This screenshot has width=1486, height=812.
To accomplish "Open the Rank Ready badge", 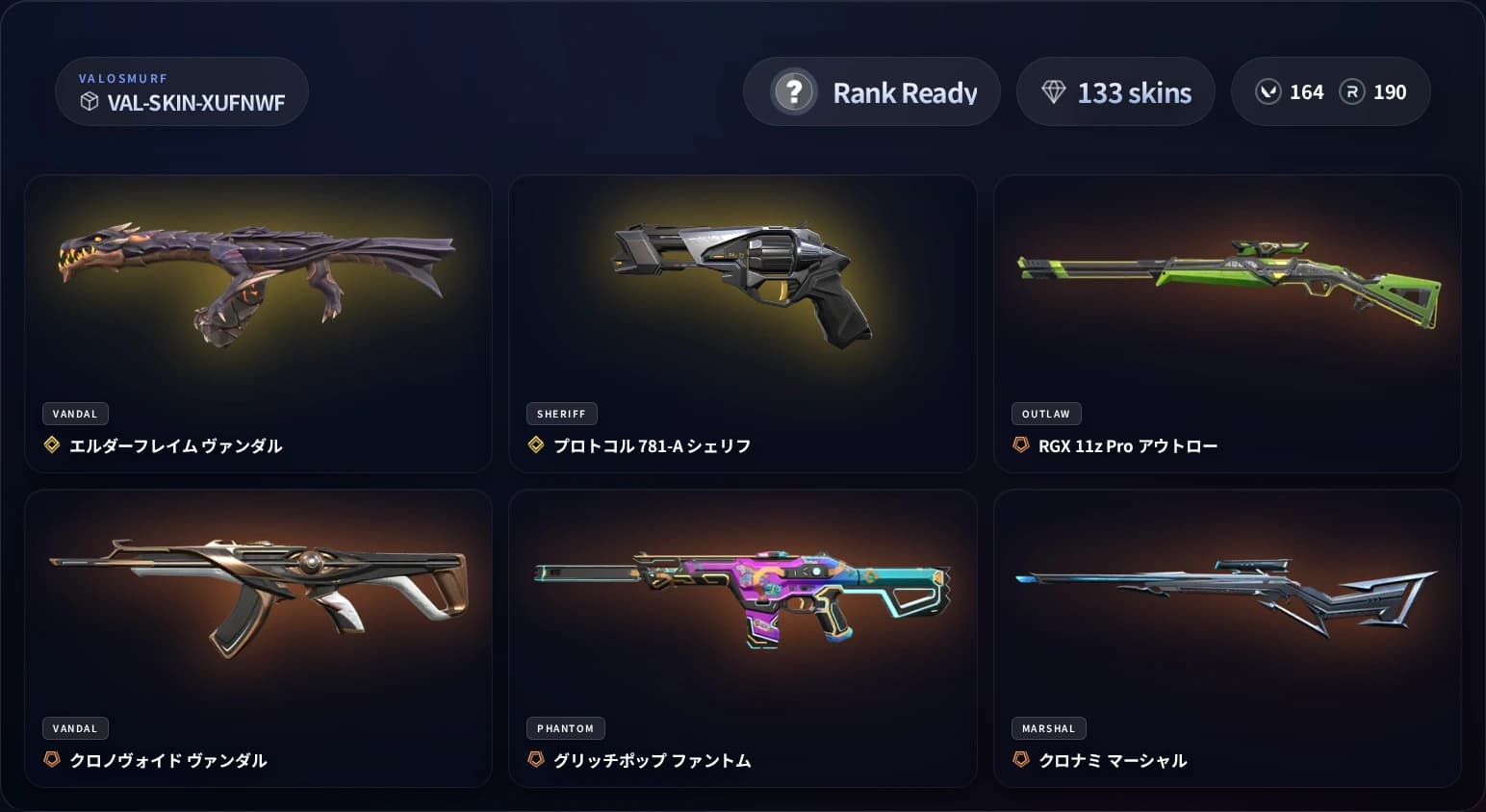I will [871, 91].
